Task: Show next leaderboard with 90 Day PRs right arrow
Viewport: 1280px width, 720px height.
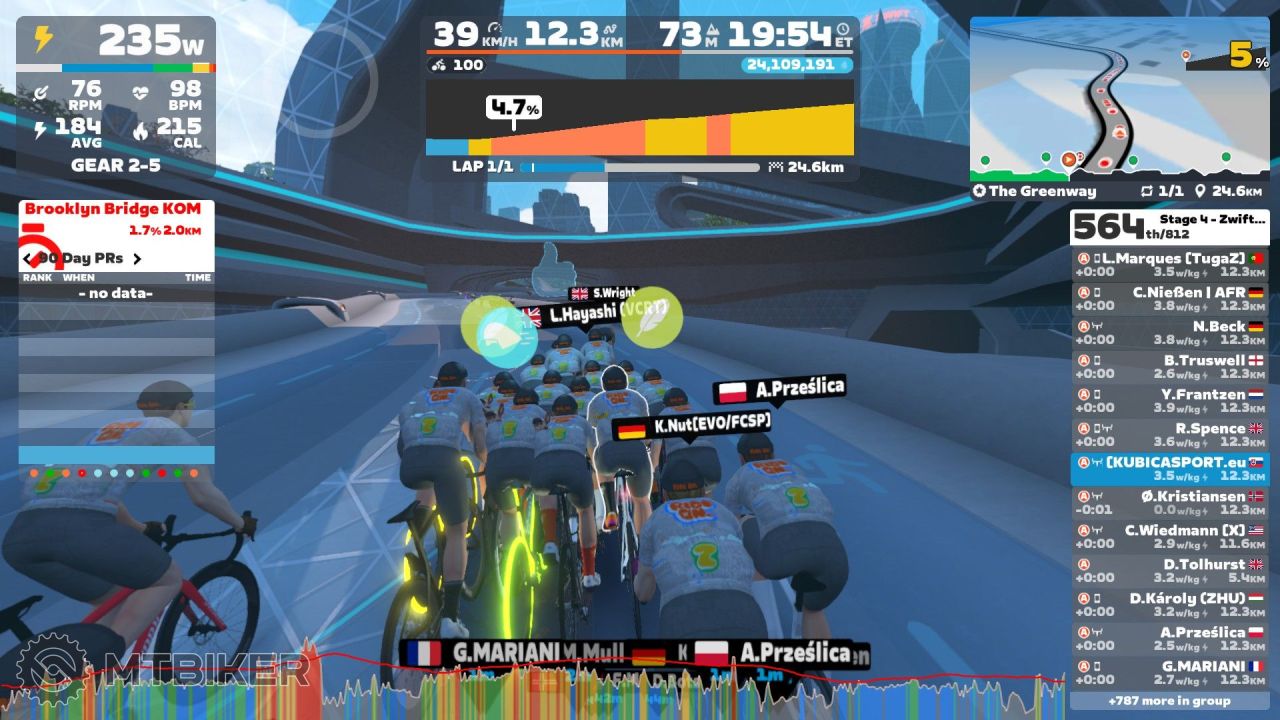Action: 138,259
